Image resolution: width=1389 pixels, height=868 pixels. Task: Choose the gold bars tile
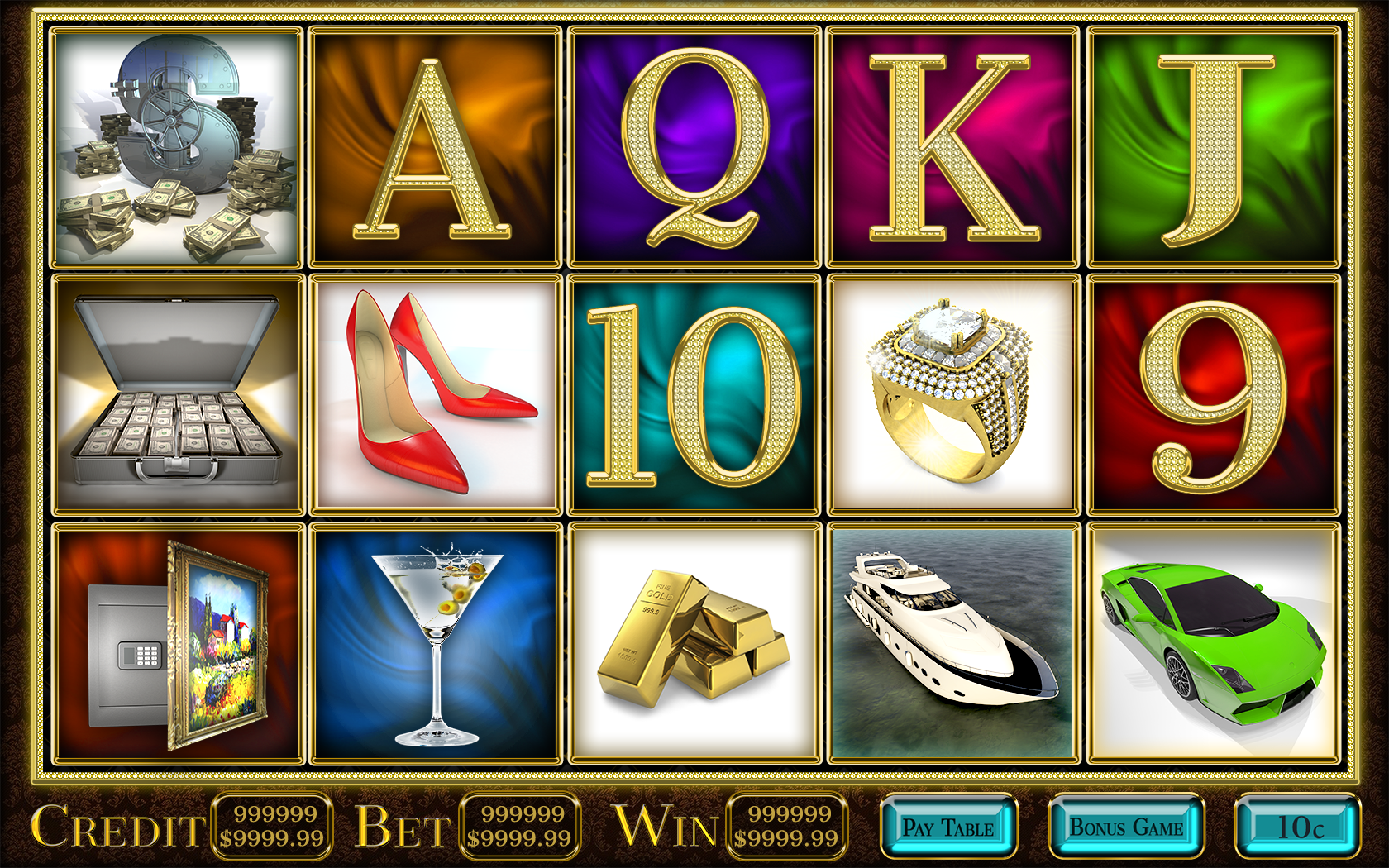(x=694, y=643)
